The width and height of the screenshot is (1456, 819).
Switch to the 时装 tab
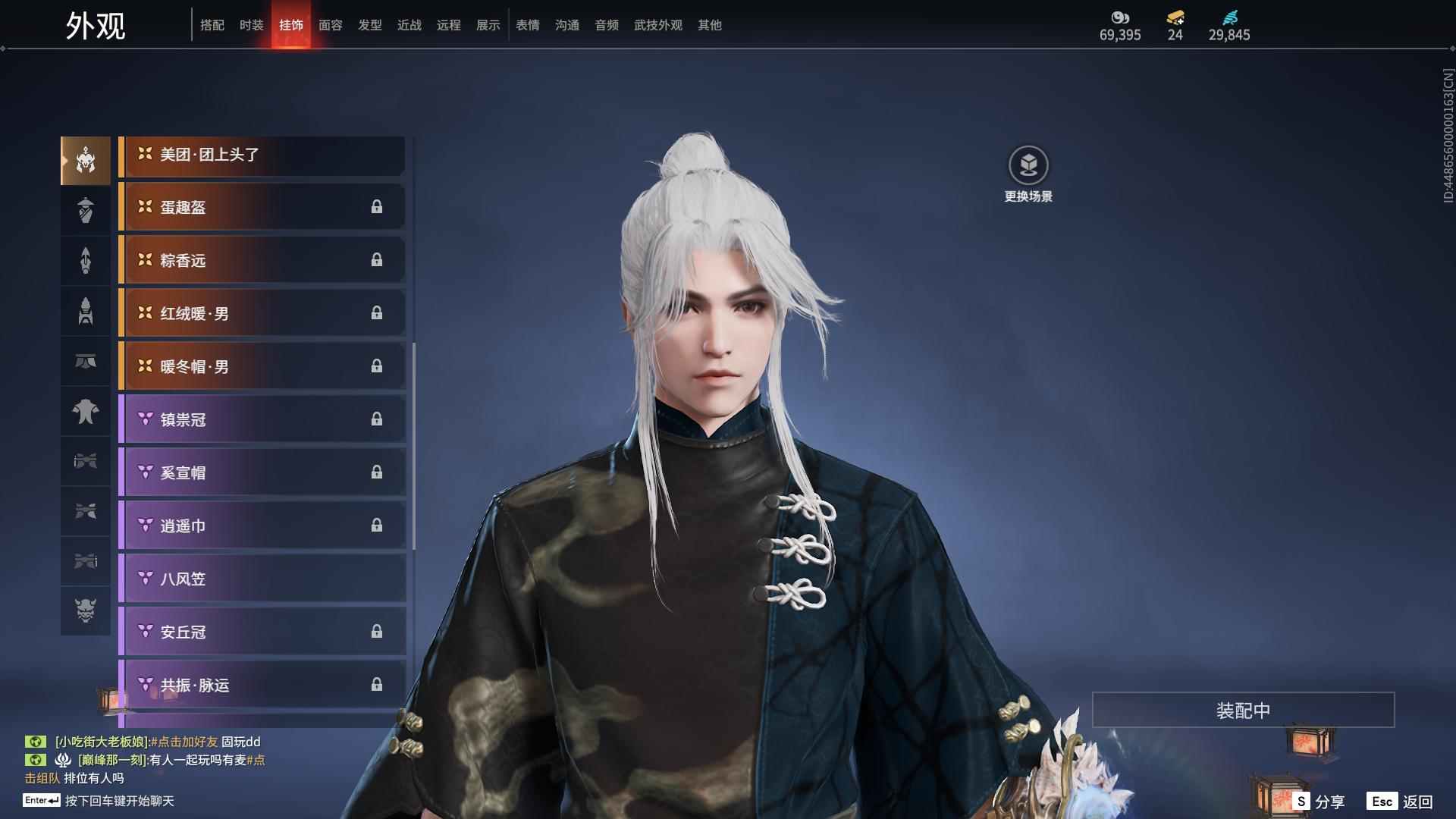pyautogui.click(x=251, y=24)
